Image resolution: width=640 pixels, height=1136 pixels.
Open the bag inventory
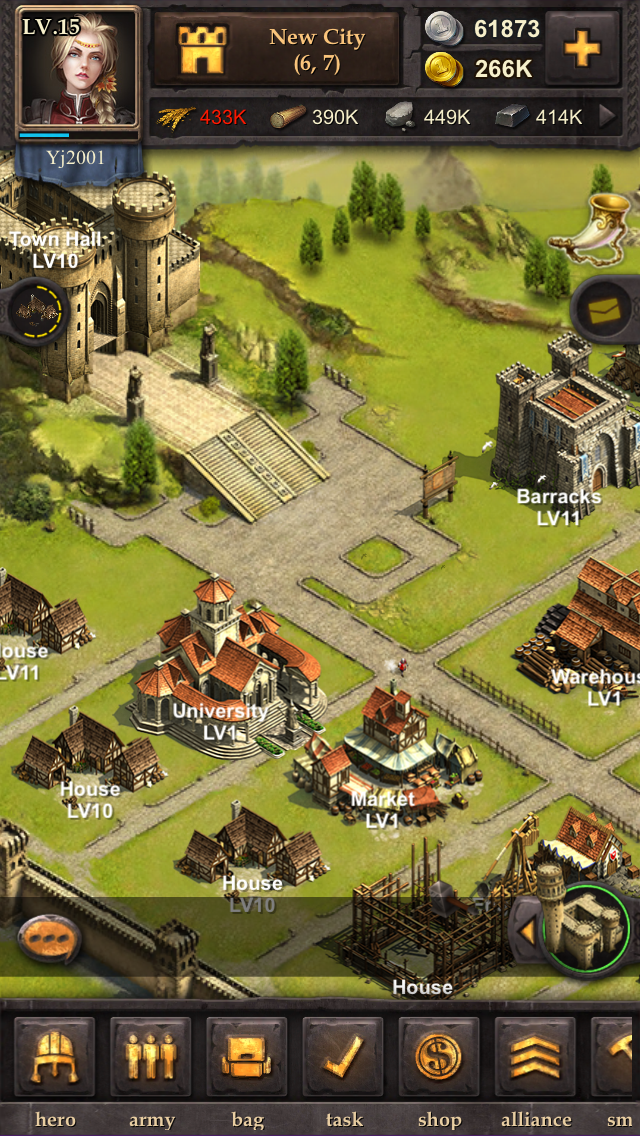247,1059
